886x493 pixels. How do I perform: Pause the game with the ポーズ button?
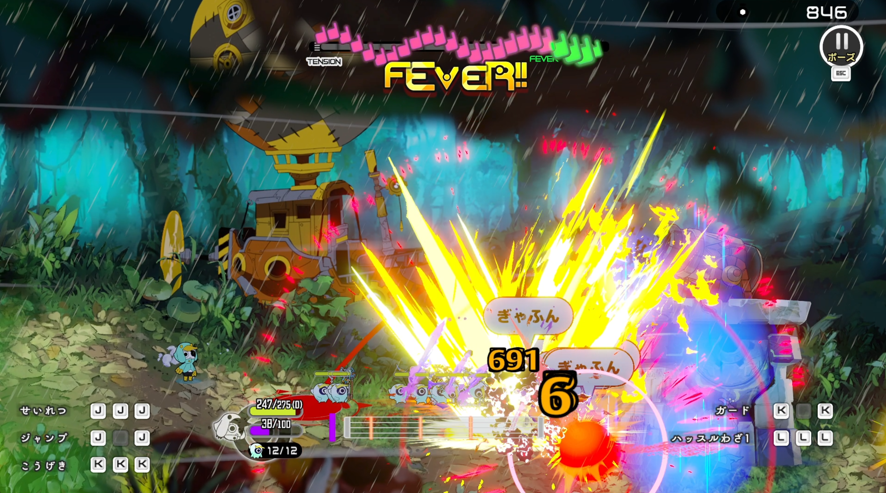click(841, 46)
